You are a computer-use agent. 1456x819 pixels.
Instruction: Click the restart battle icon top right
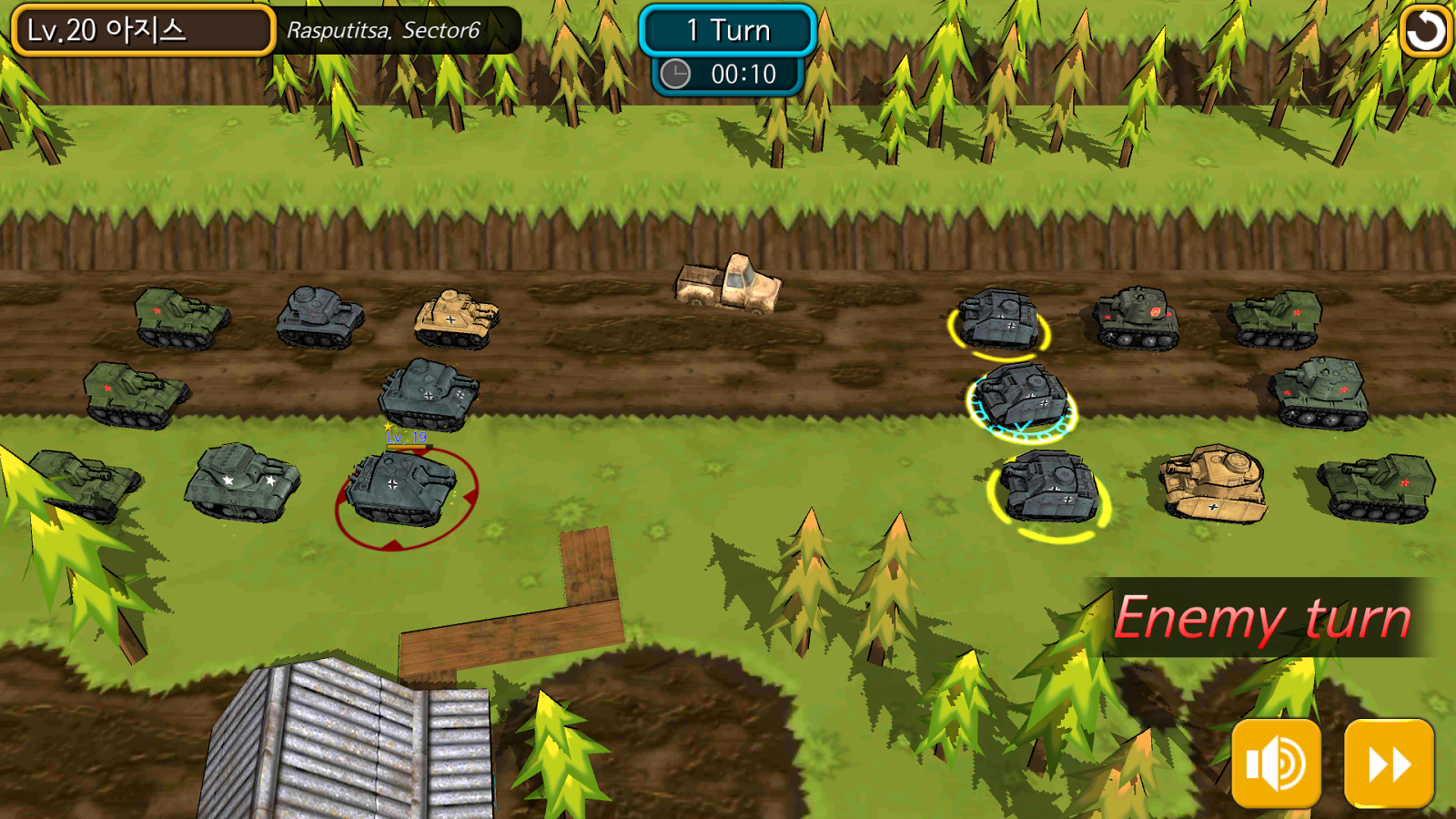[x=1426, y=31]
